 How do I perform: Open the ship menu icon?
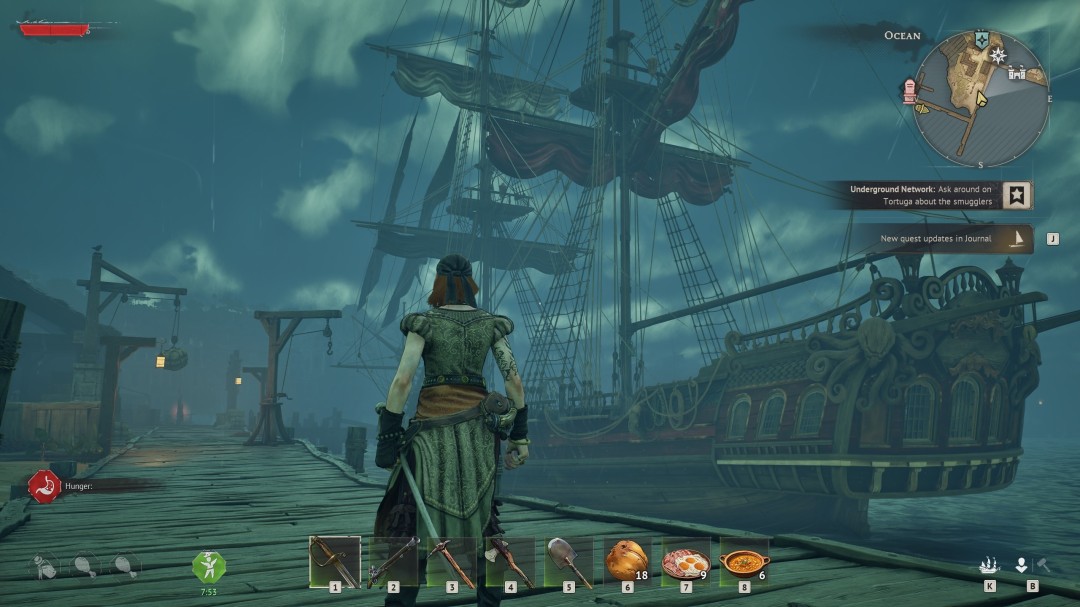(989, 565)
